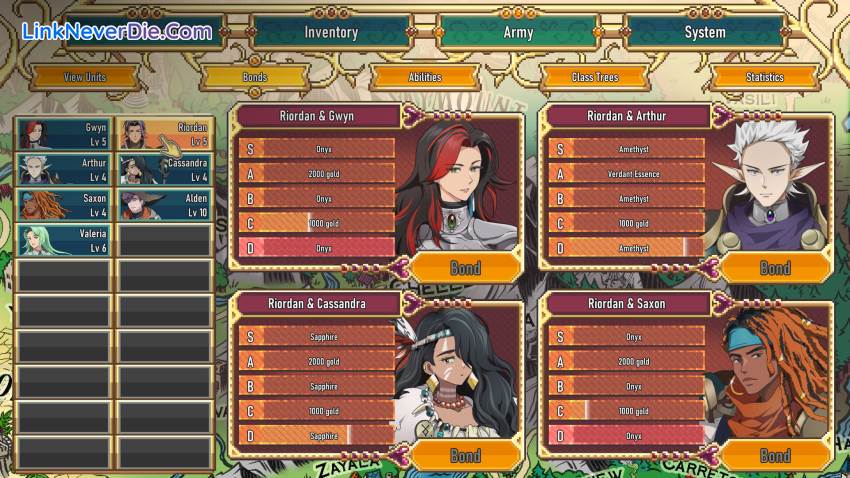This screenshot has height=478, width=850.
Task: Switch to the Bonds sub-tab
Action: 254,77
